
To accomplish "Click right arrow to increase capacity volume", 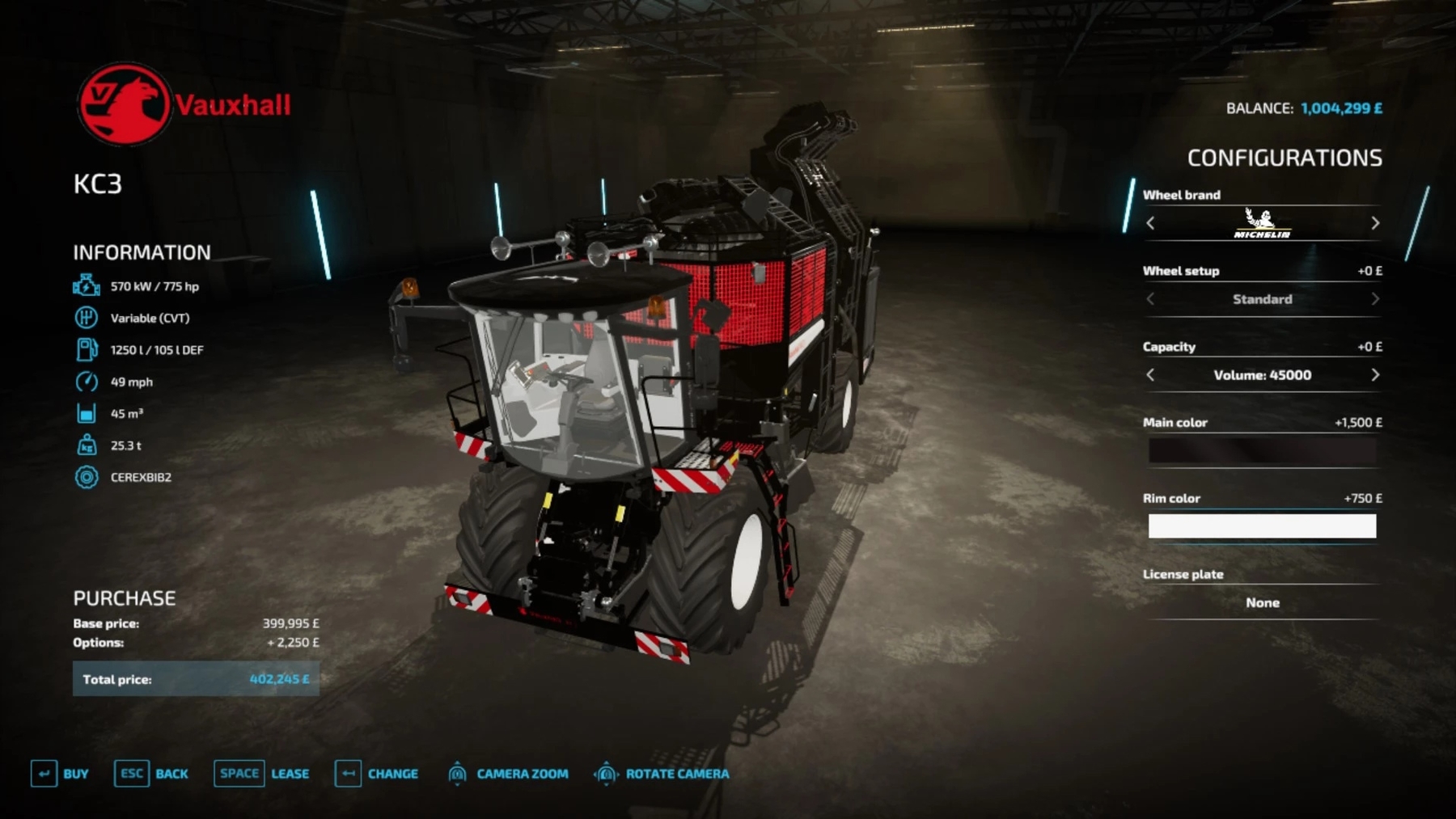I will pyautogui.click(x=1373, y=375).
